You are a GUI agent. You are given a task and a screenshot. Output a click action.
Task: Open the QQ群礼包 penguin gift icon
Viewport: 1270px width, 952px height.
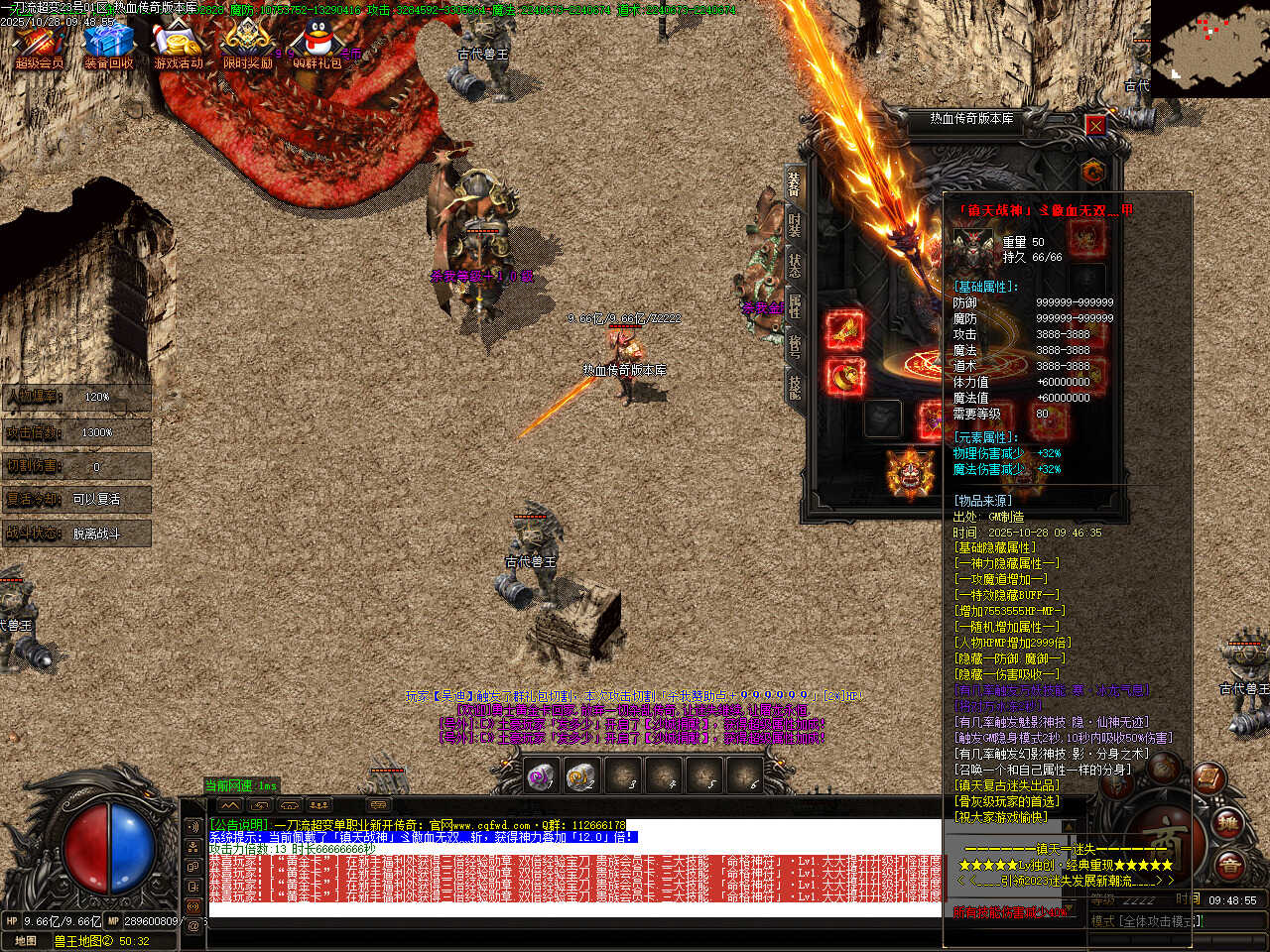coord(317,45)
